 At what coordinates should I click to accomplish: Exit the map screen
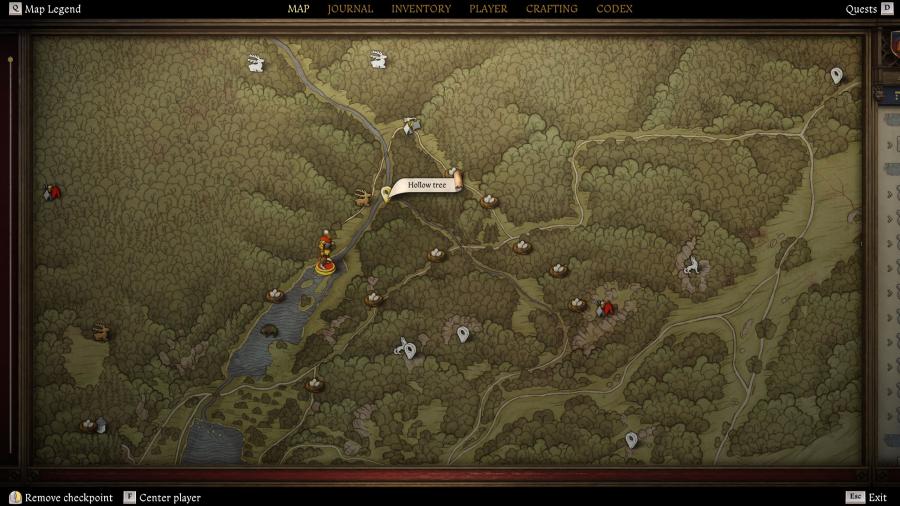pos(877,497)
